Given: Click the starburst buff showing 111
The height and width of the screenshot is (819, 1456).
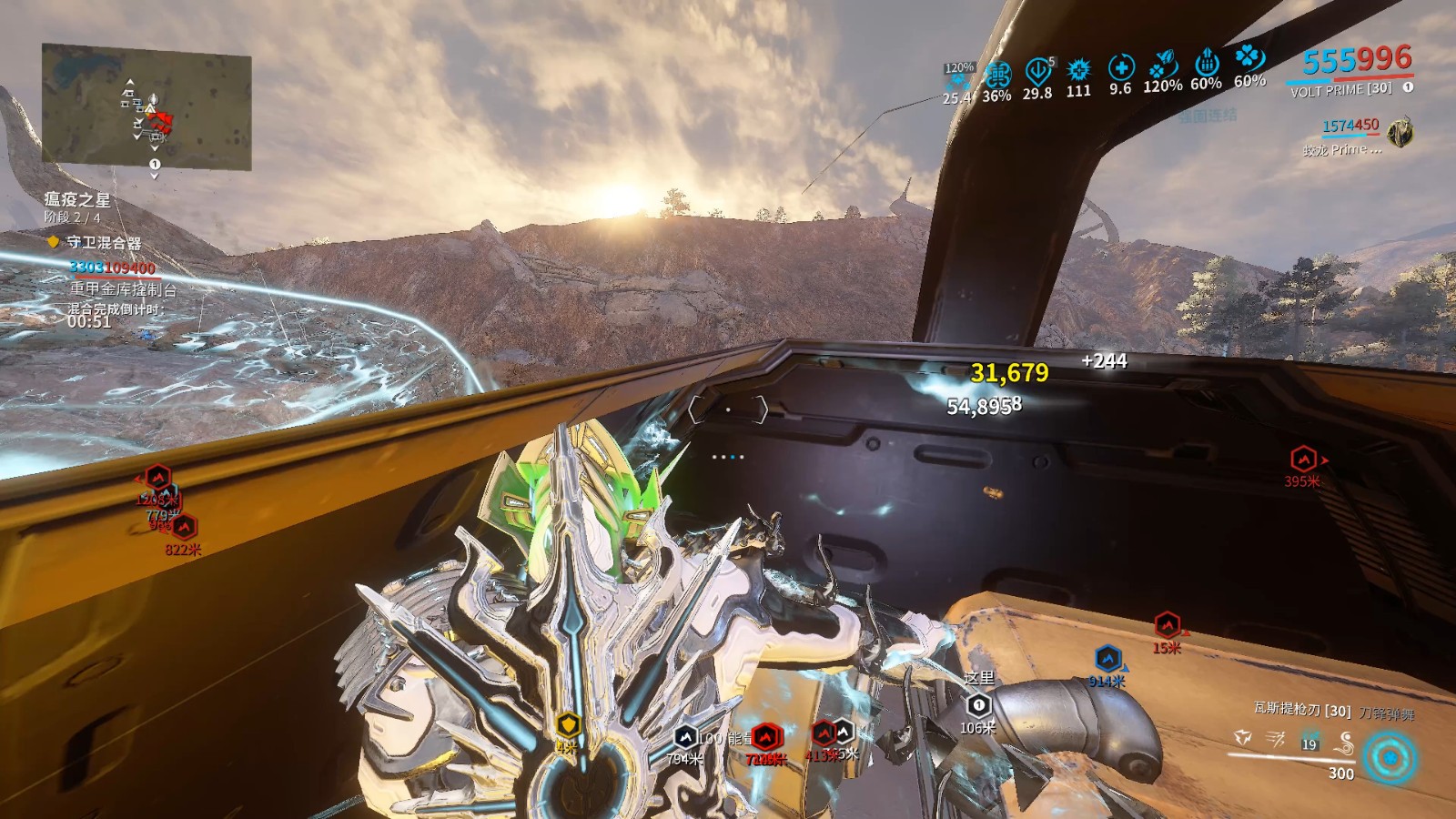Looking at the screenshot, I should click(1078, 69).
